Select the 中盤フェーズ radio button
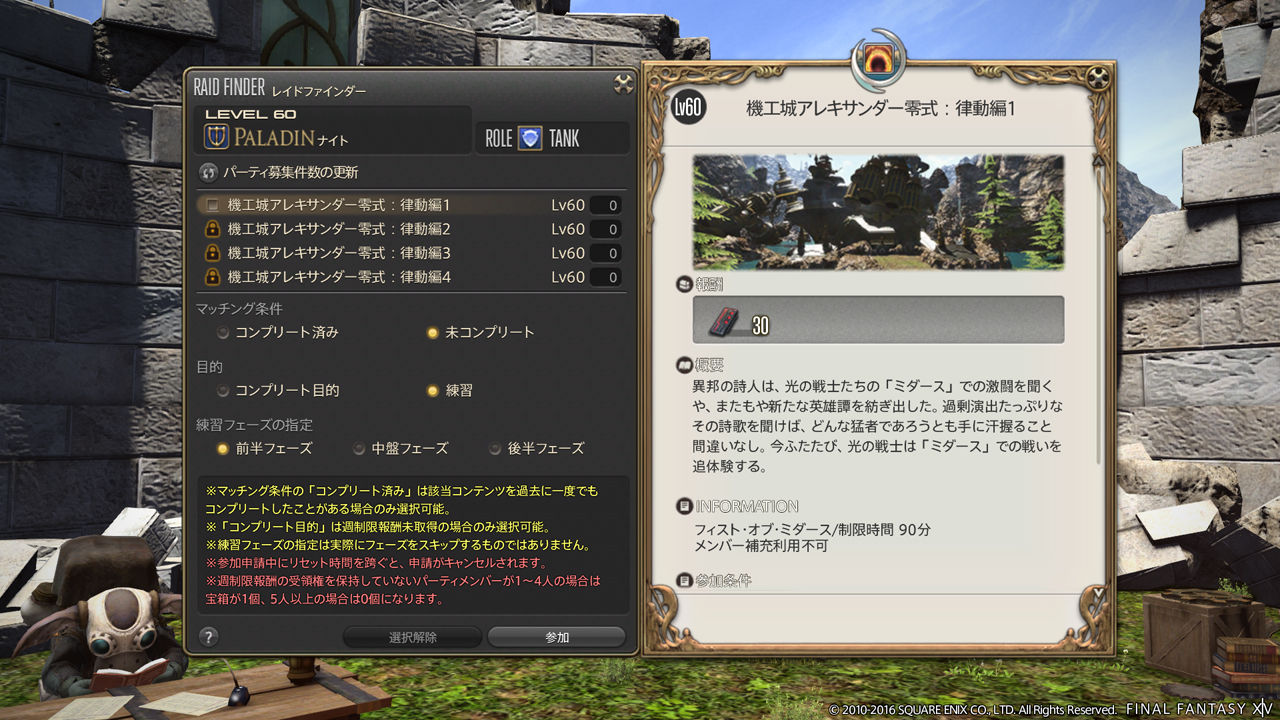Screen dimensions: 1280x720 (358, 448)
